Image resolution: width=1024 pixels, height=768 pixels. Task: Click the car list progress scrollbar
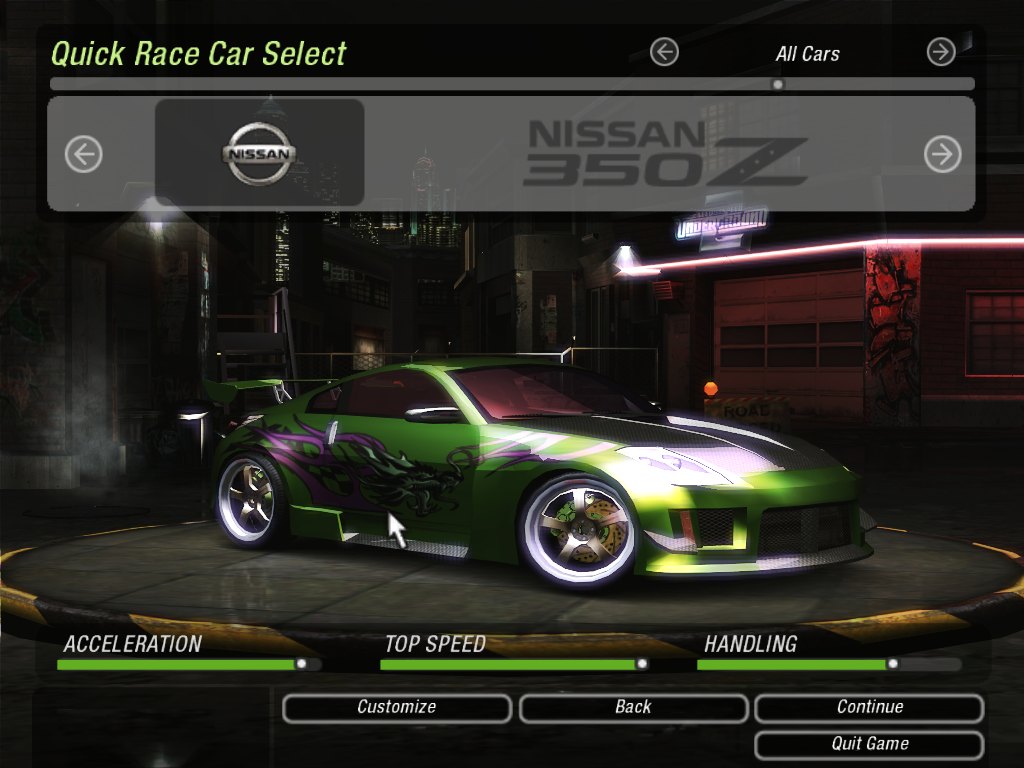click(512, 85)
